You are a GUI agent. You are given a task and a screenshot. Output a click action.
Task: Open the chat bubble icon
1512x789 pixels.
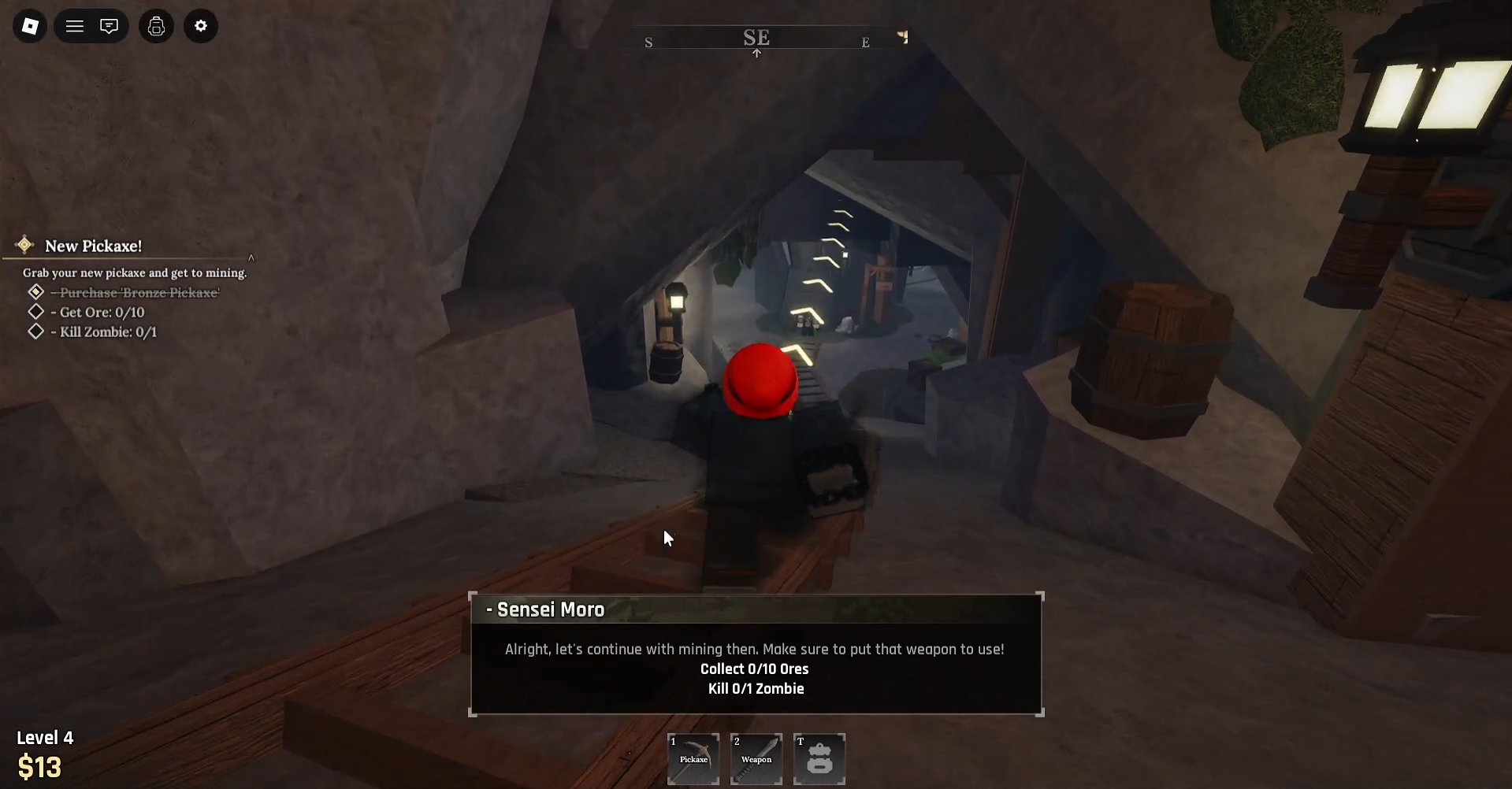click(x=109, y=26)
